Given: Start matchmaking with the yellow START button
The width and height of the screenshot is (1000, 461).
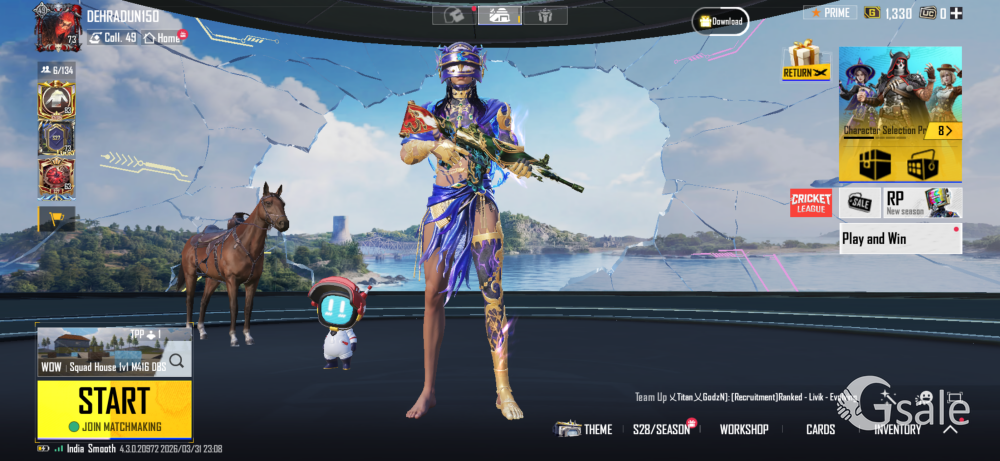Looking at the screenshot, I should [x=114, y=402].
